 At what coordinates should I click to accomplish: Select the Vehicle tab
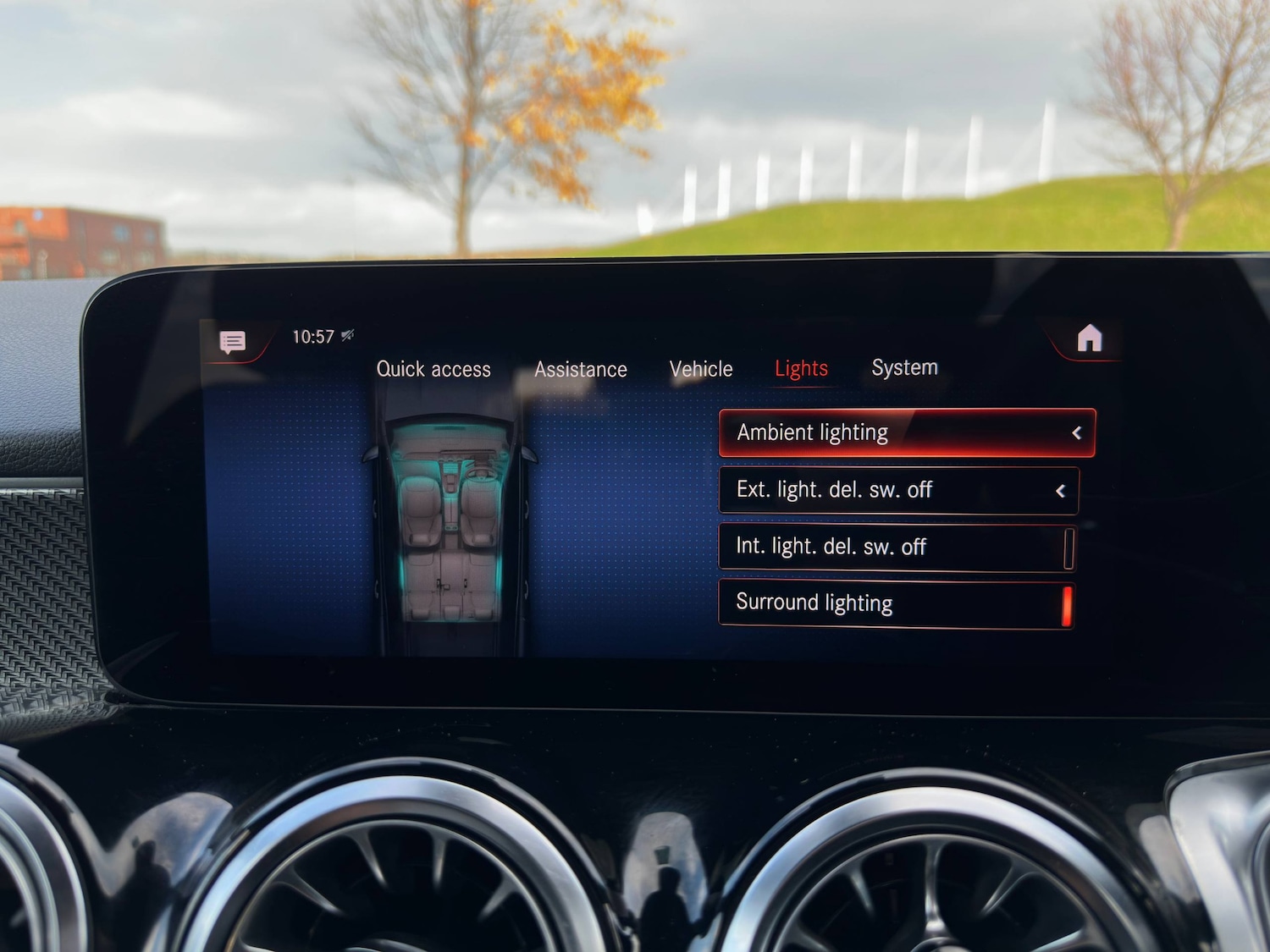click(x=701, y=369)
